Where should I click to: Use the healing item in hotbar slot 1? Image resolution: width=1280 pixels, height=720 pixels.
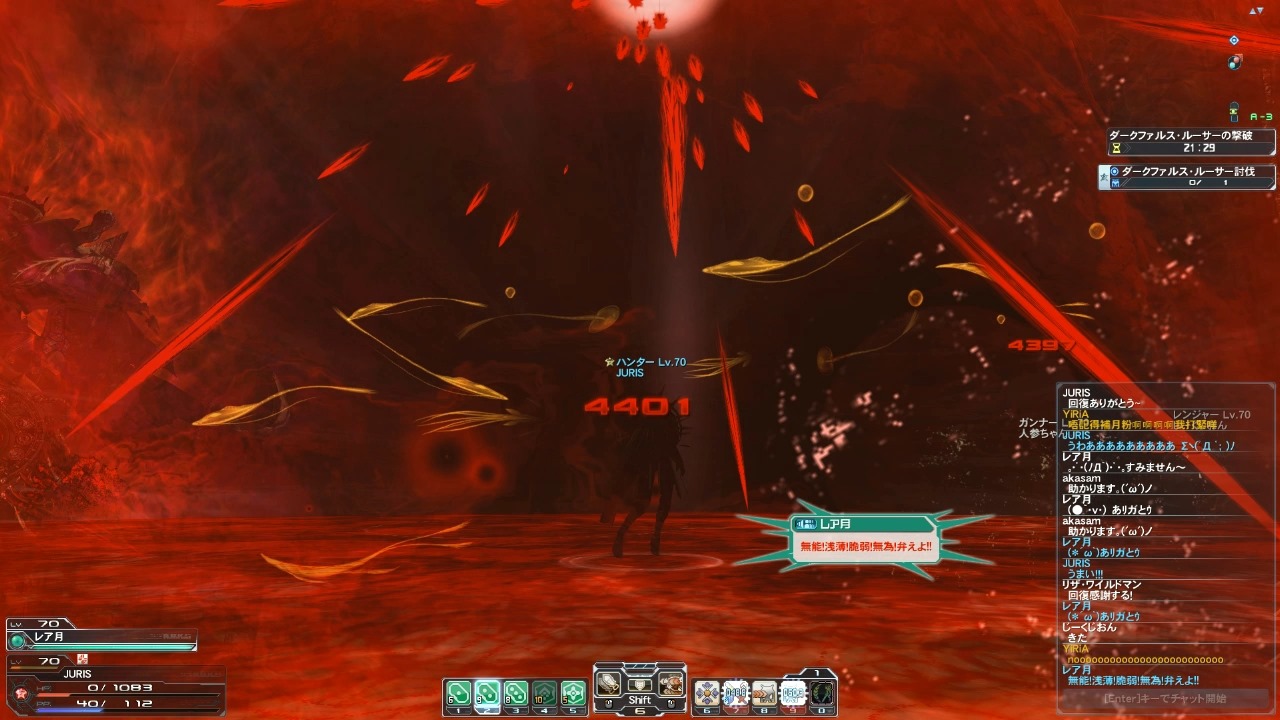click(x=459, y=692)
